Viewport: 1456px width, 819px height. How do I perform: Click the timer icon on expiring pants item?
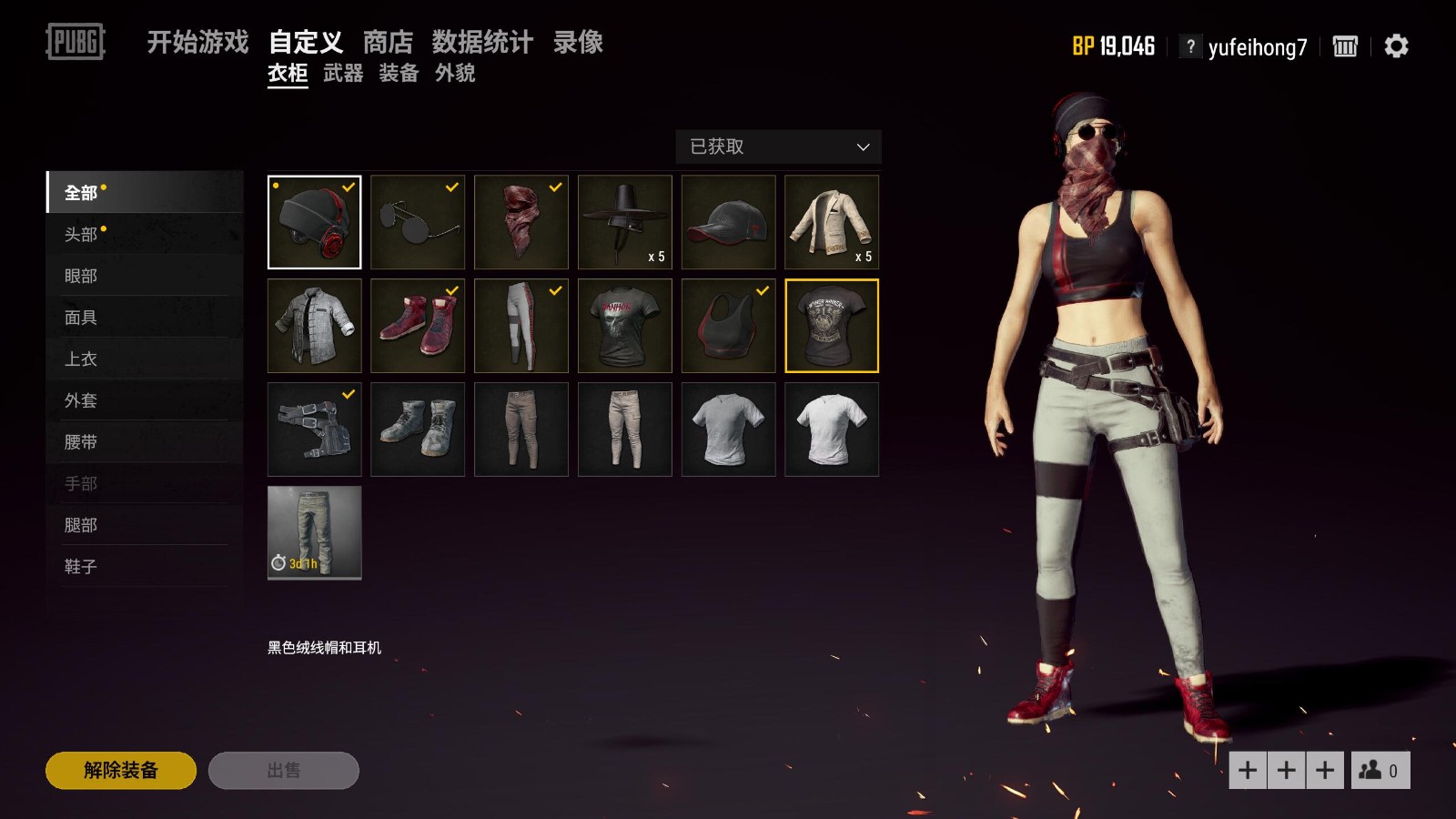pos(278,564)
